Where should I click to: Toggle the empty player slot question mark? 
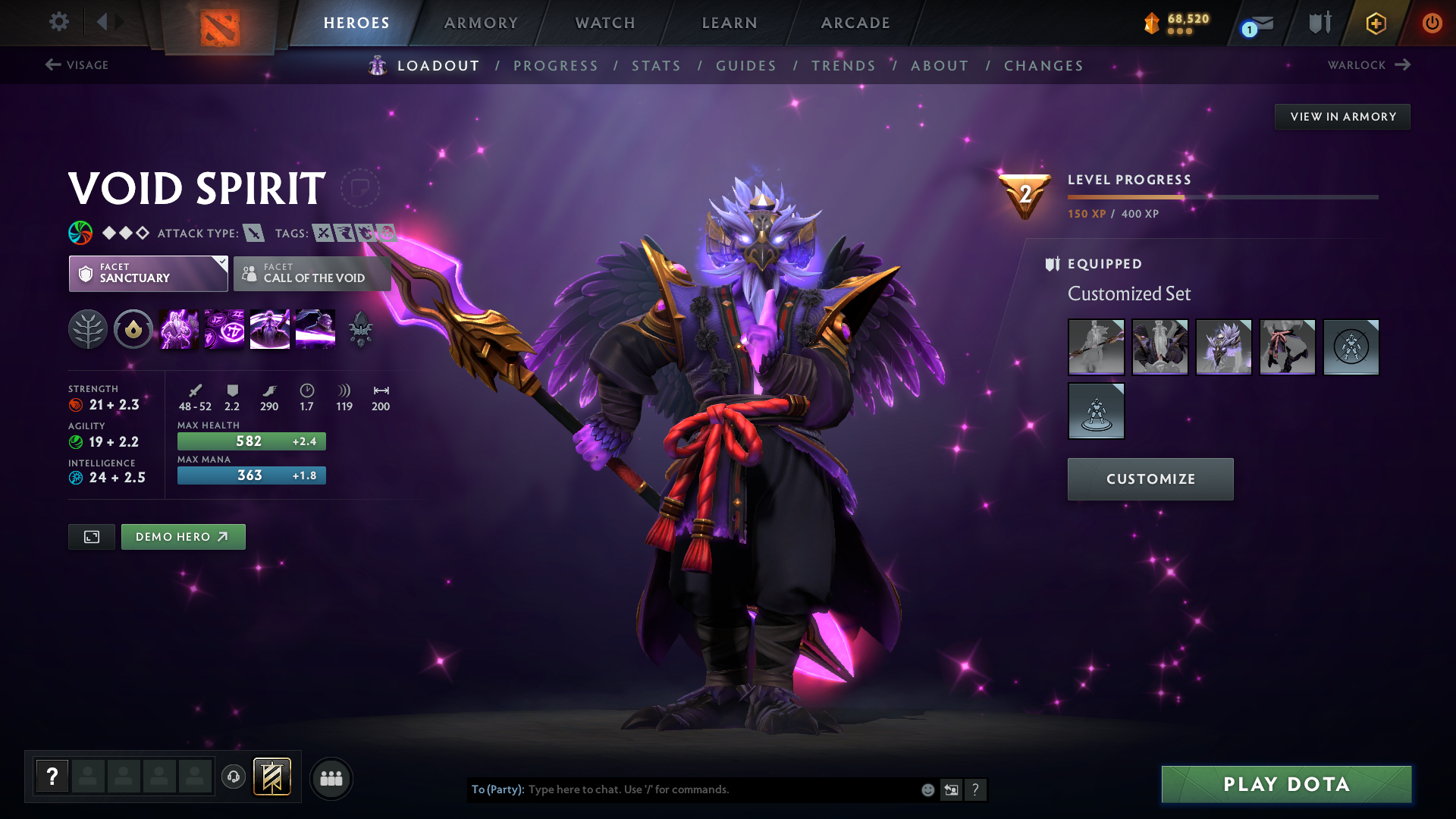(x=52, y=775)
